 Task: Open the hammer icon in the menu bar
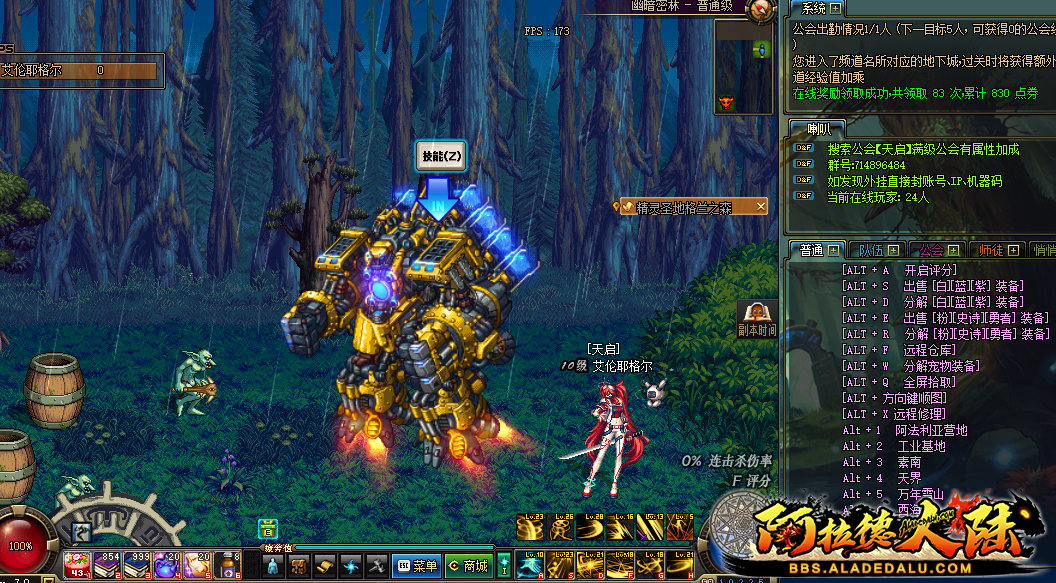click(x=376, y=566)
